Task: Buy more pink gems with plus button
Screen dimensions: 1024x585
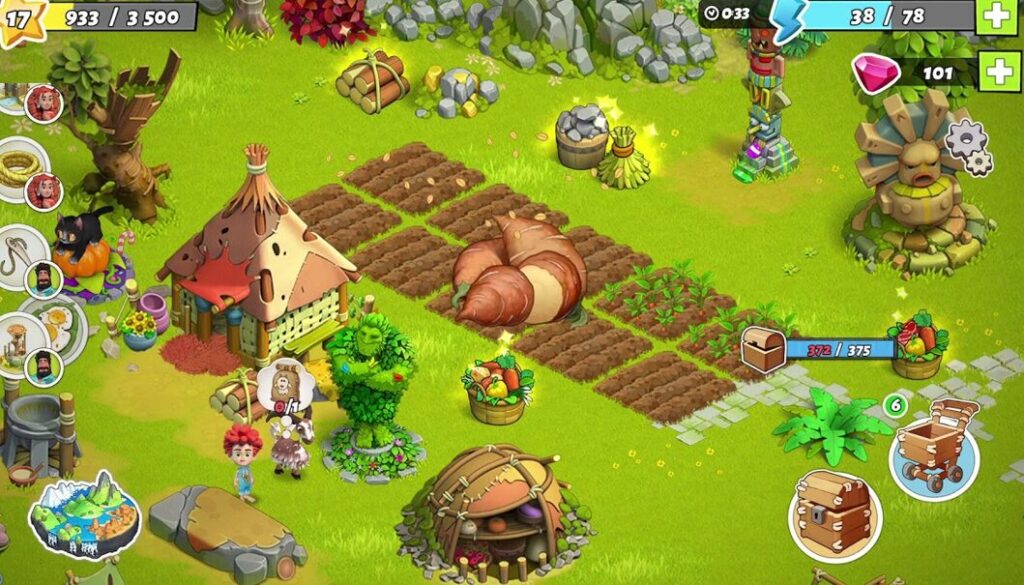Action: click(999, 71)
